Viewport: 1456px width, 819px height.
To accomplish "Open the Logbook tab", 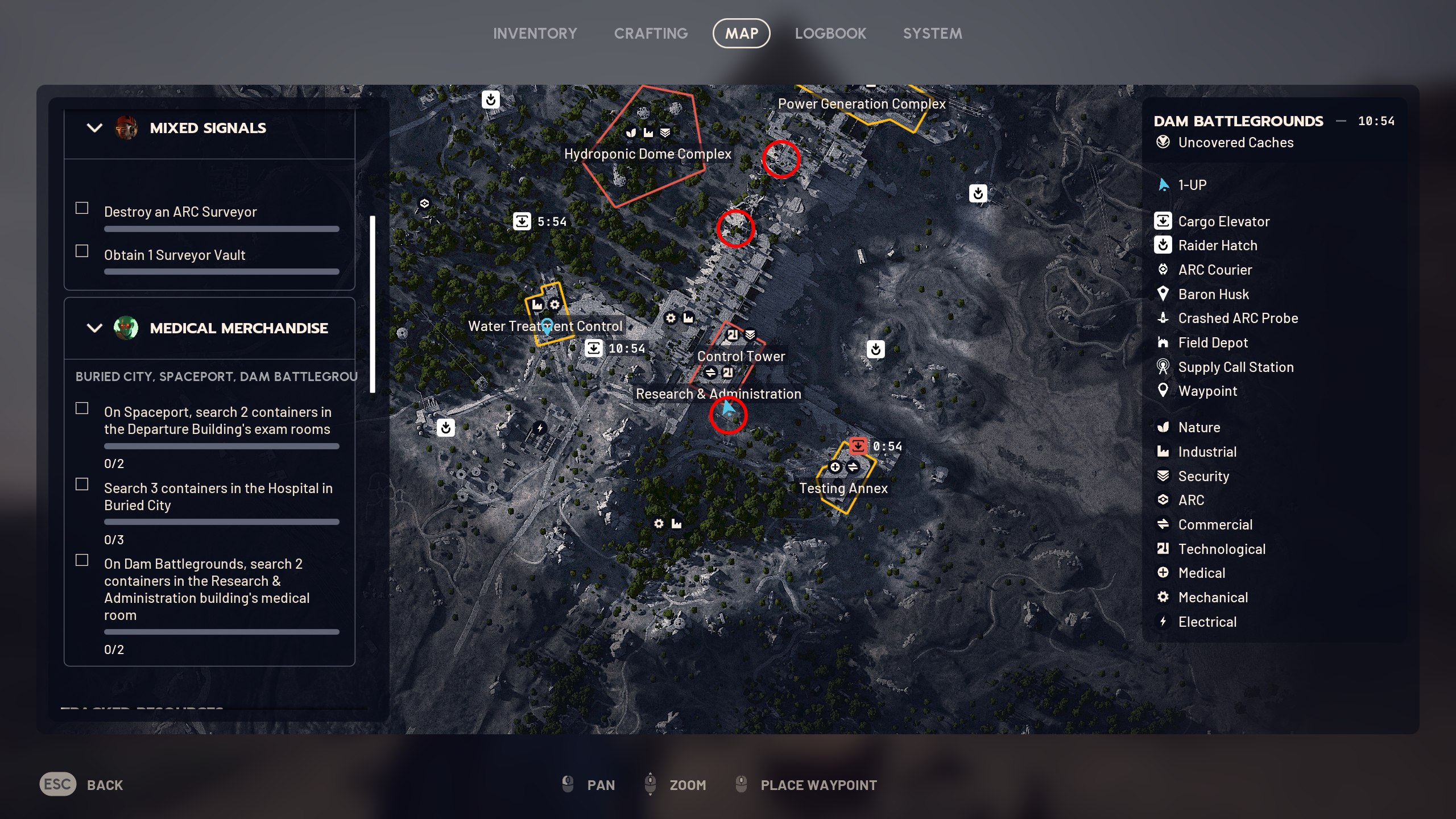I will [x=832, y=33].
